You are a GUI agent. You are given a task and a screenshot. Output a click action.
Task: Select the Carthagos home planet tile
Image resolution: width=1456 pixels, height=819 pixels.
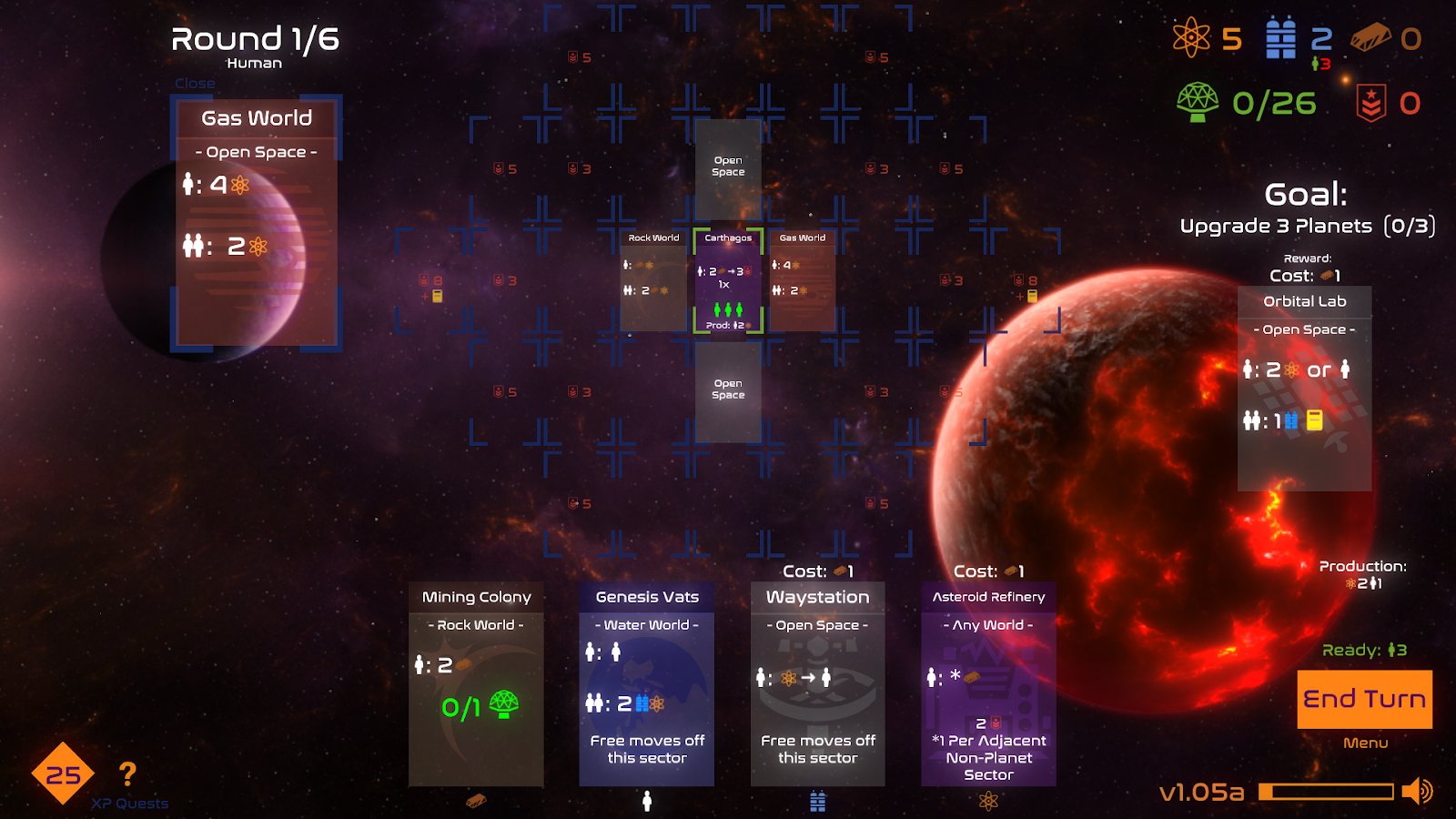pos(728,280)
